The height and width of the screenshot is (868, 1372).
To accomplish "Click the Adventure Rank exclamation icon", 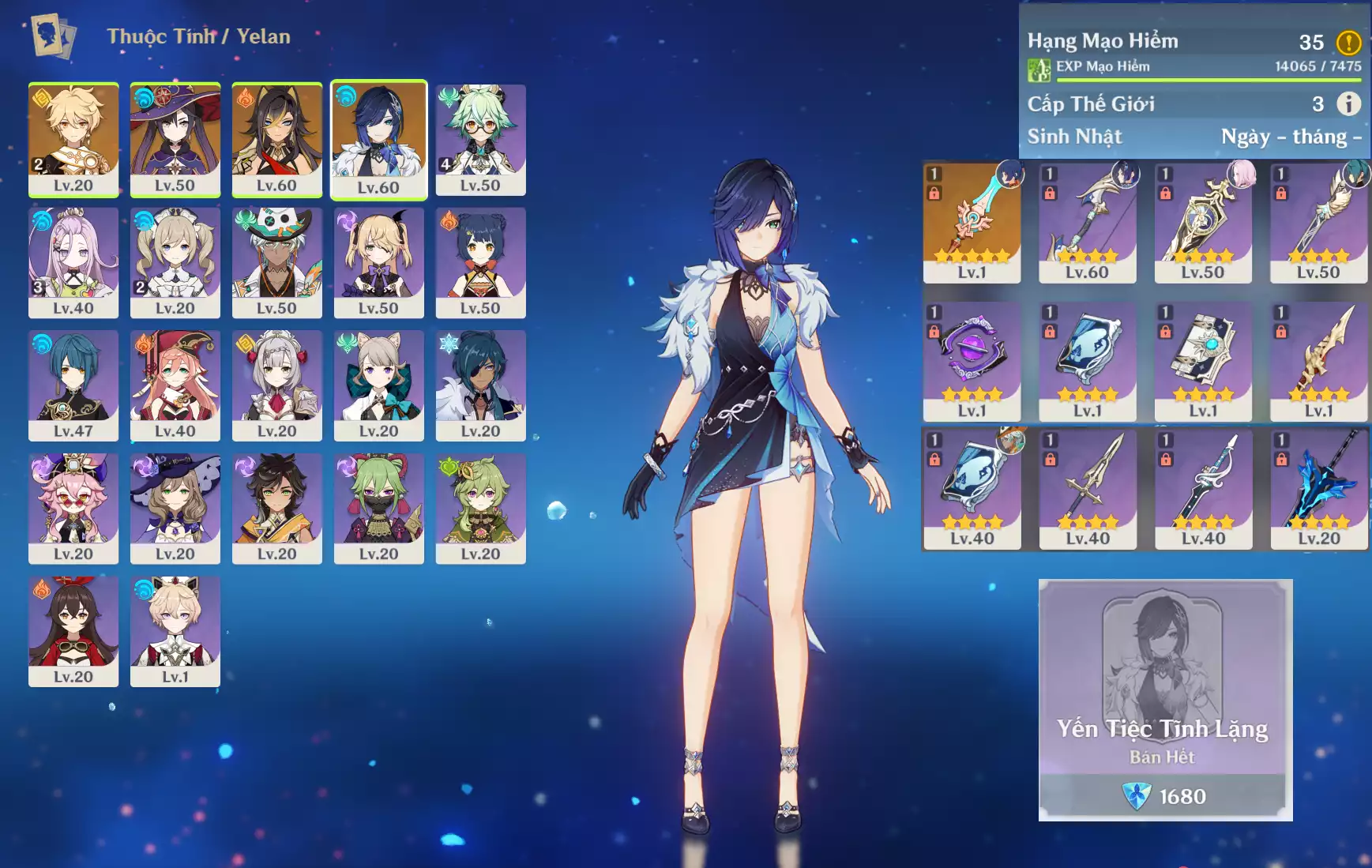I will (x=1348, y=42).
